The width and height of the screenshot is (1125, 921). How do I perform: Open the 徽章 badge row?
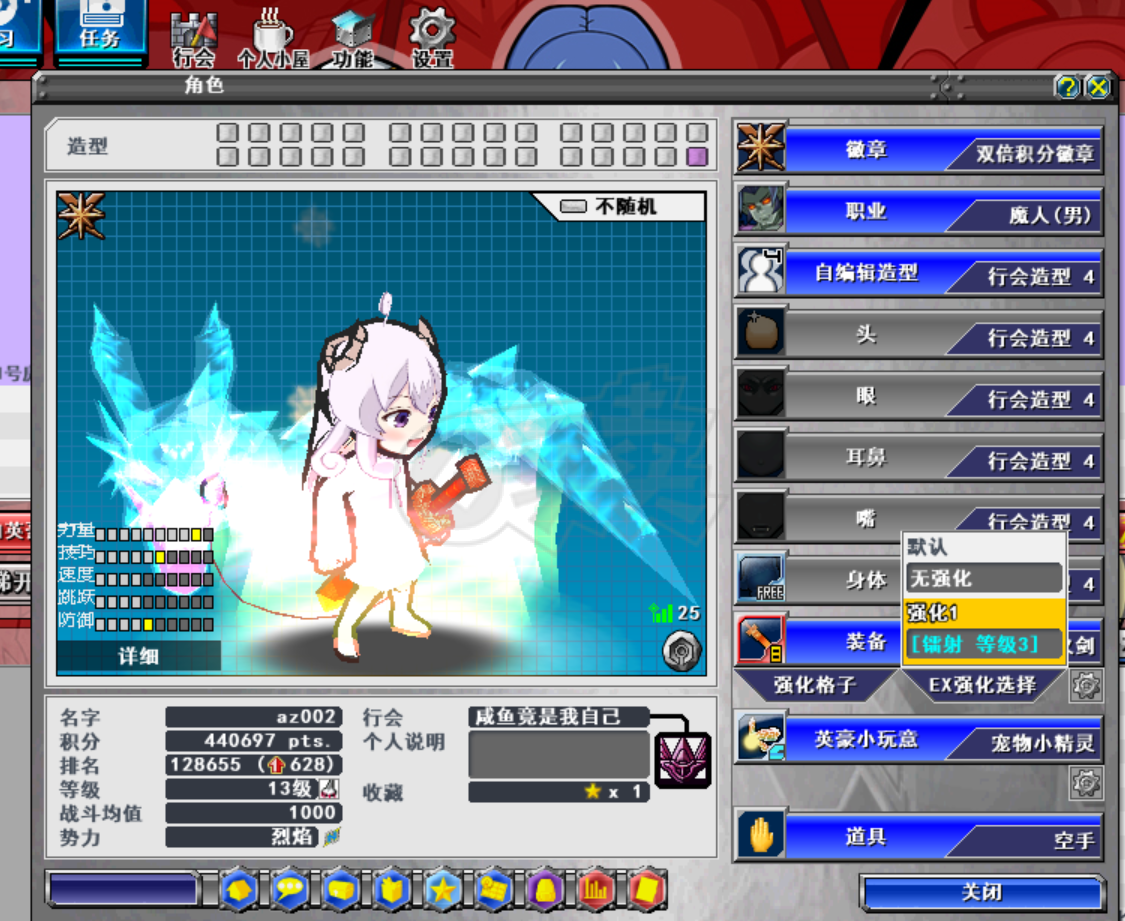(920, 150)
